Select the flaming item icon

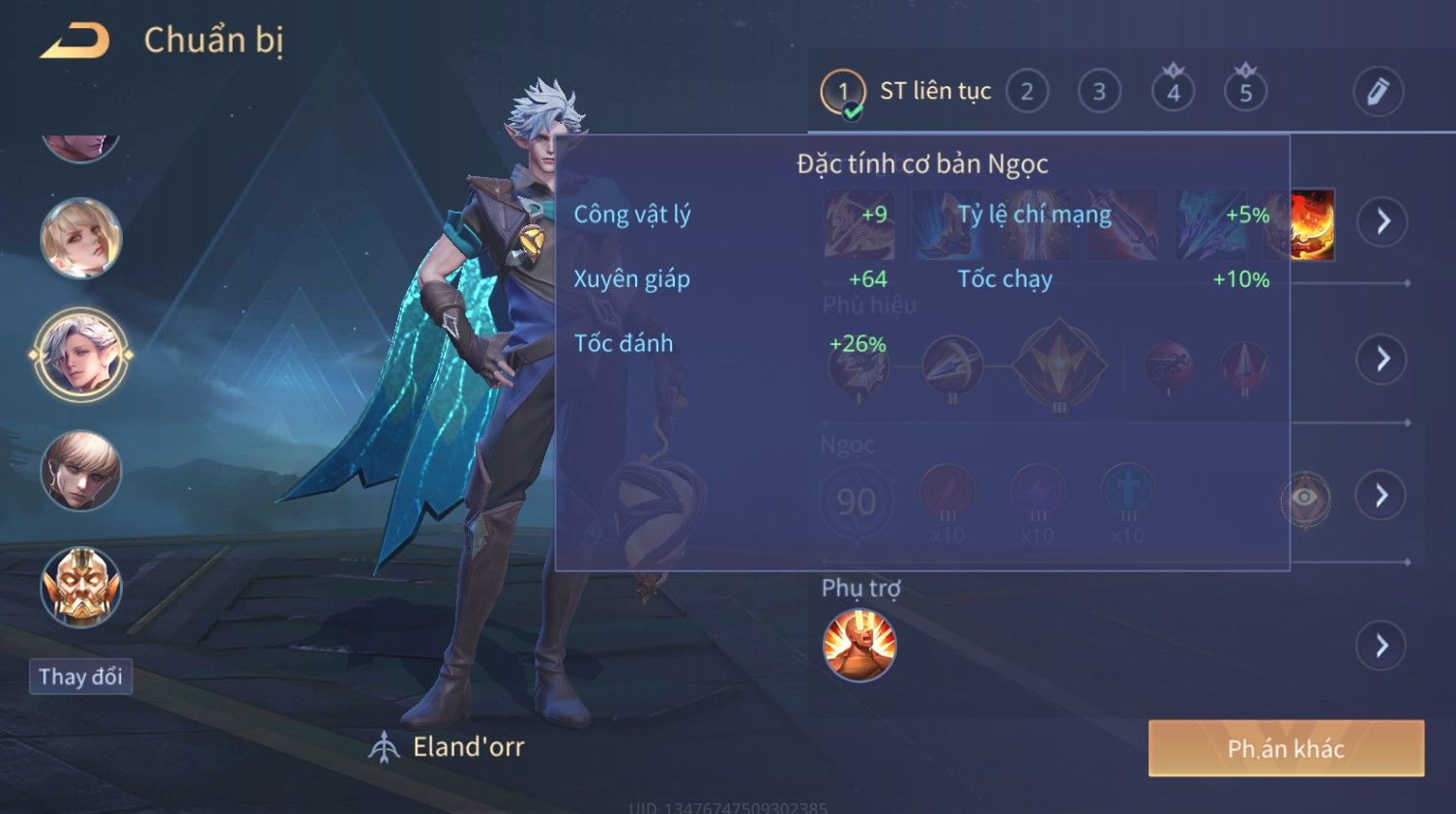(x=1312, y=224)
